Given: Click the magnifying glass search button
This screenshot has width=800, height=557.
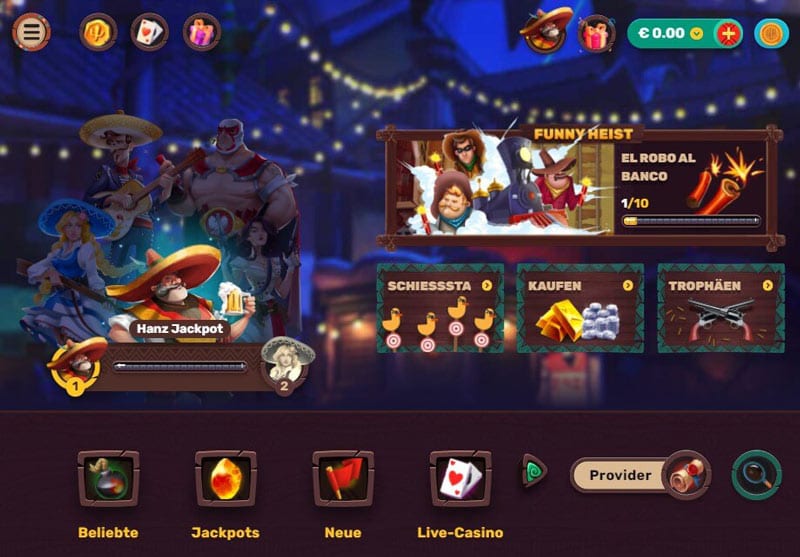Looking at the screenshot, I should pos(756,475).
